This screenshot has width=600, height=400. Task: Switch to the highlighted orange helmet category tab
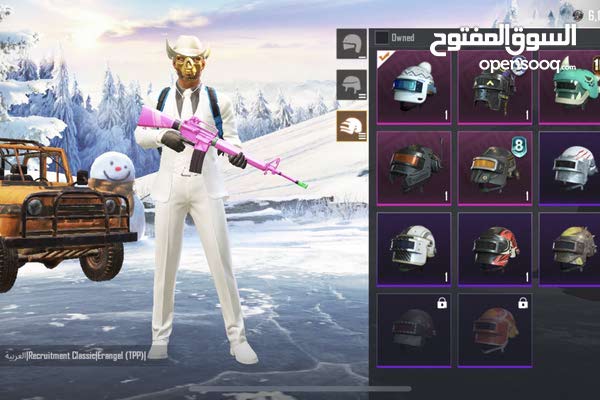[x=352, y=126]
